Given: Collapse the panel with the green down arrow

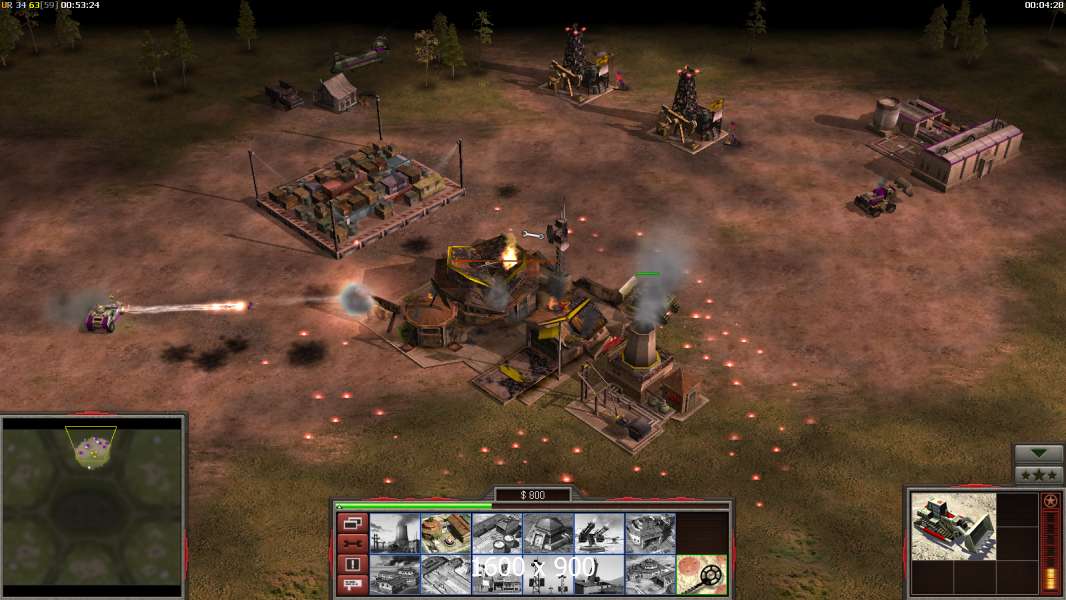Looking at the screenshot, I should (x=1038, y=454).
